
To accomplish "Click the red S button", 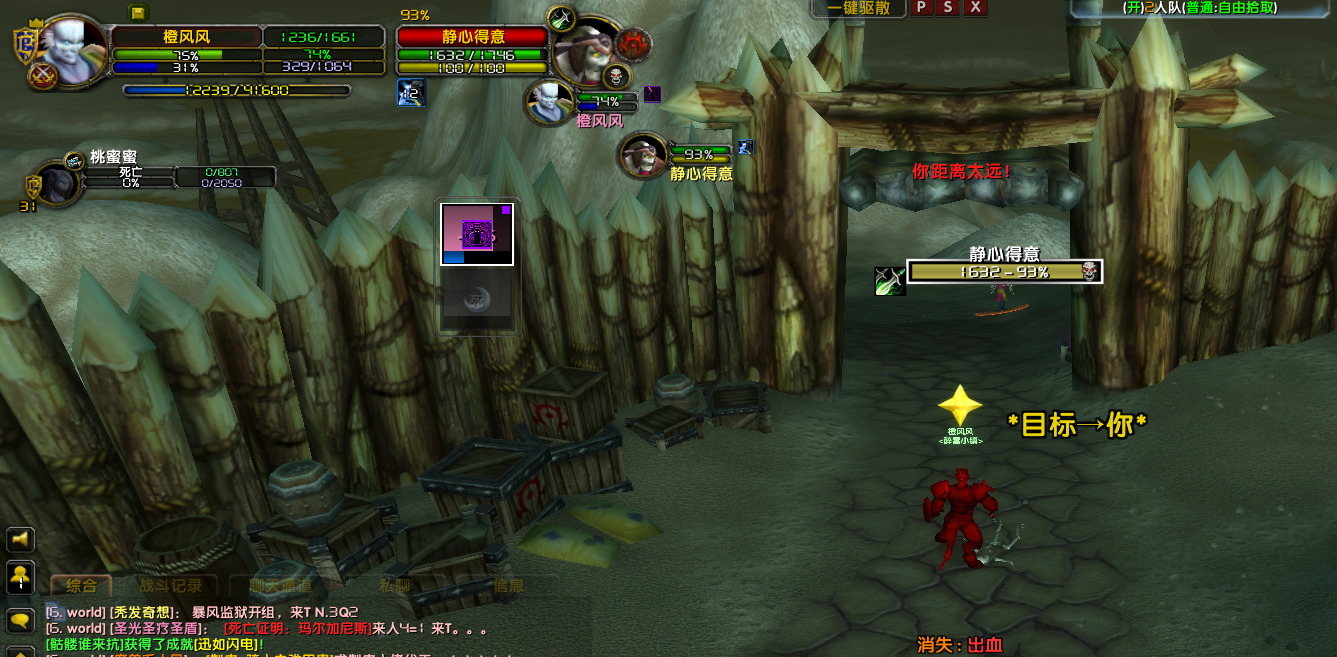I will (x=947, y=8).
